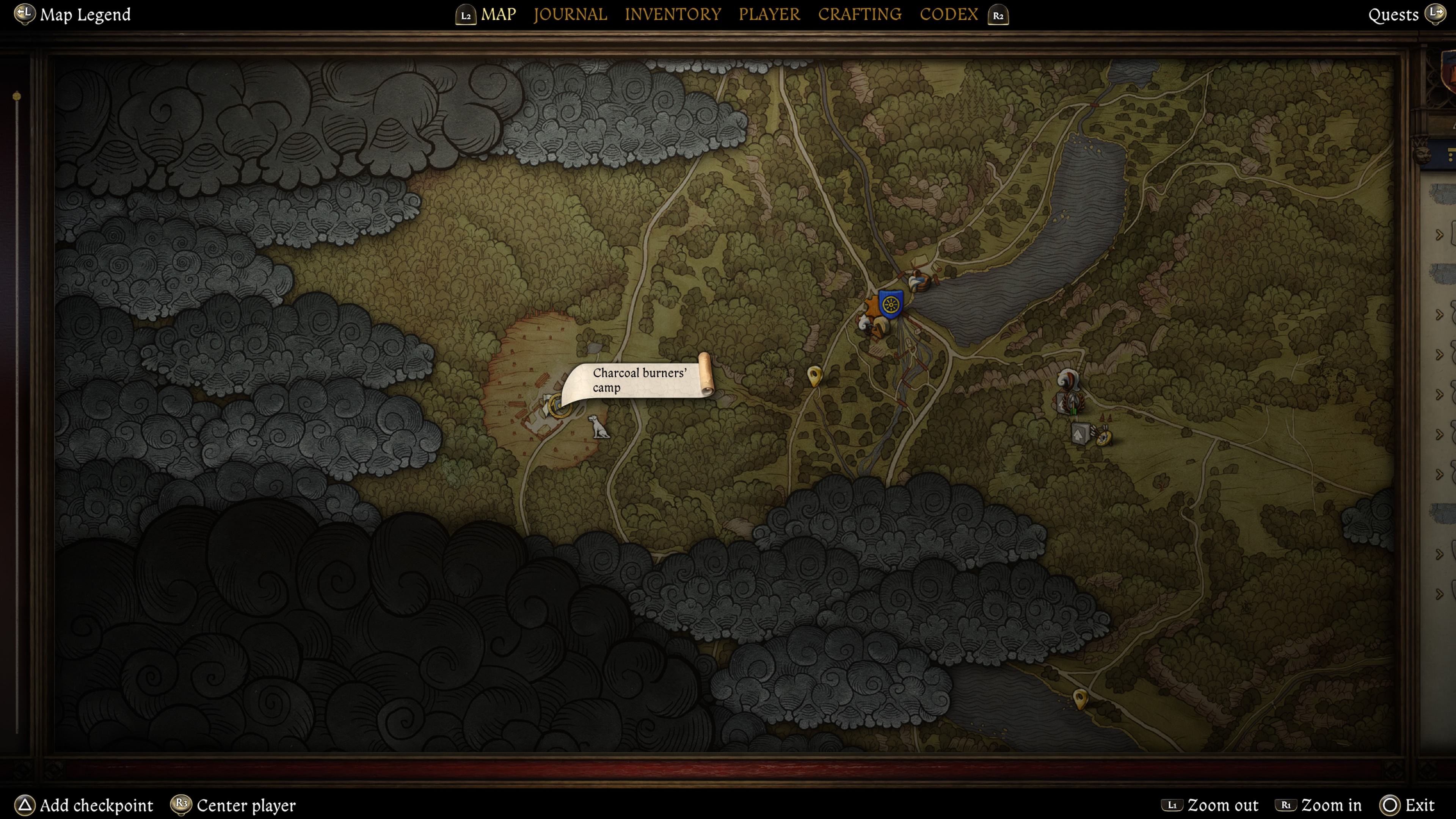The width and height of the screenshot is (1456, 819).
Task: Show the Codex tab
Action: (948, 15)
